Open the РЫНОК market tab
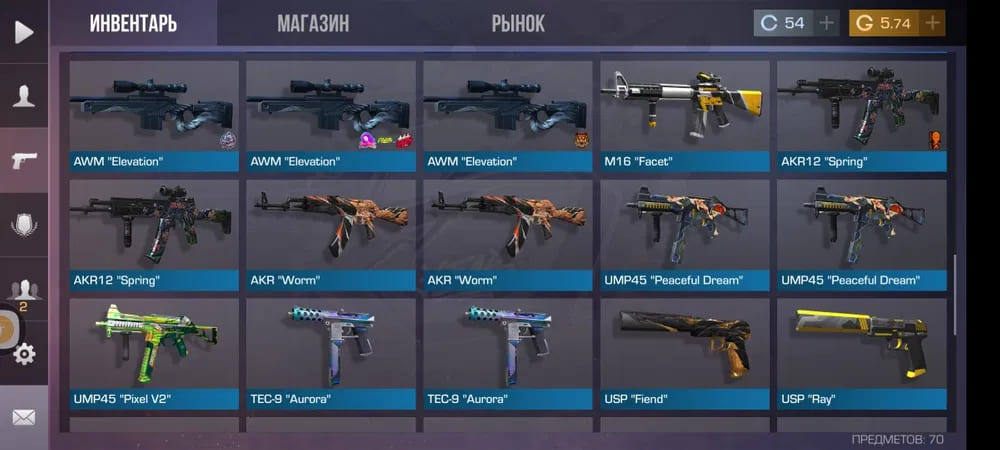The height and width of the screenshot is (450, 1000). coord(518,23)
